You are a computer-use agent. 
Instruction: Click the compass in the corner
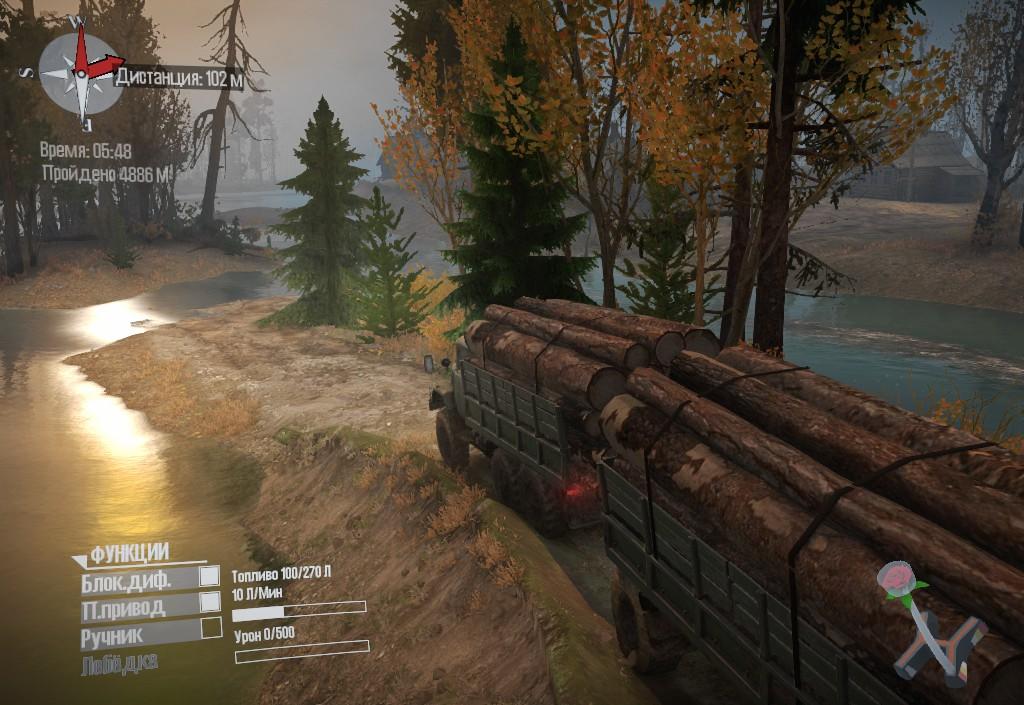(x=81, y=72)
